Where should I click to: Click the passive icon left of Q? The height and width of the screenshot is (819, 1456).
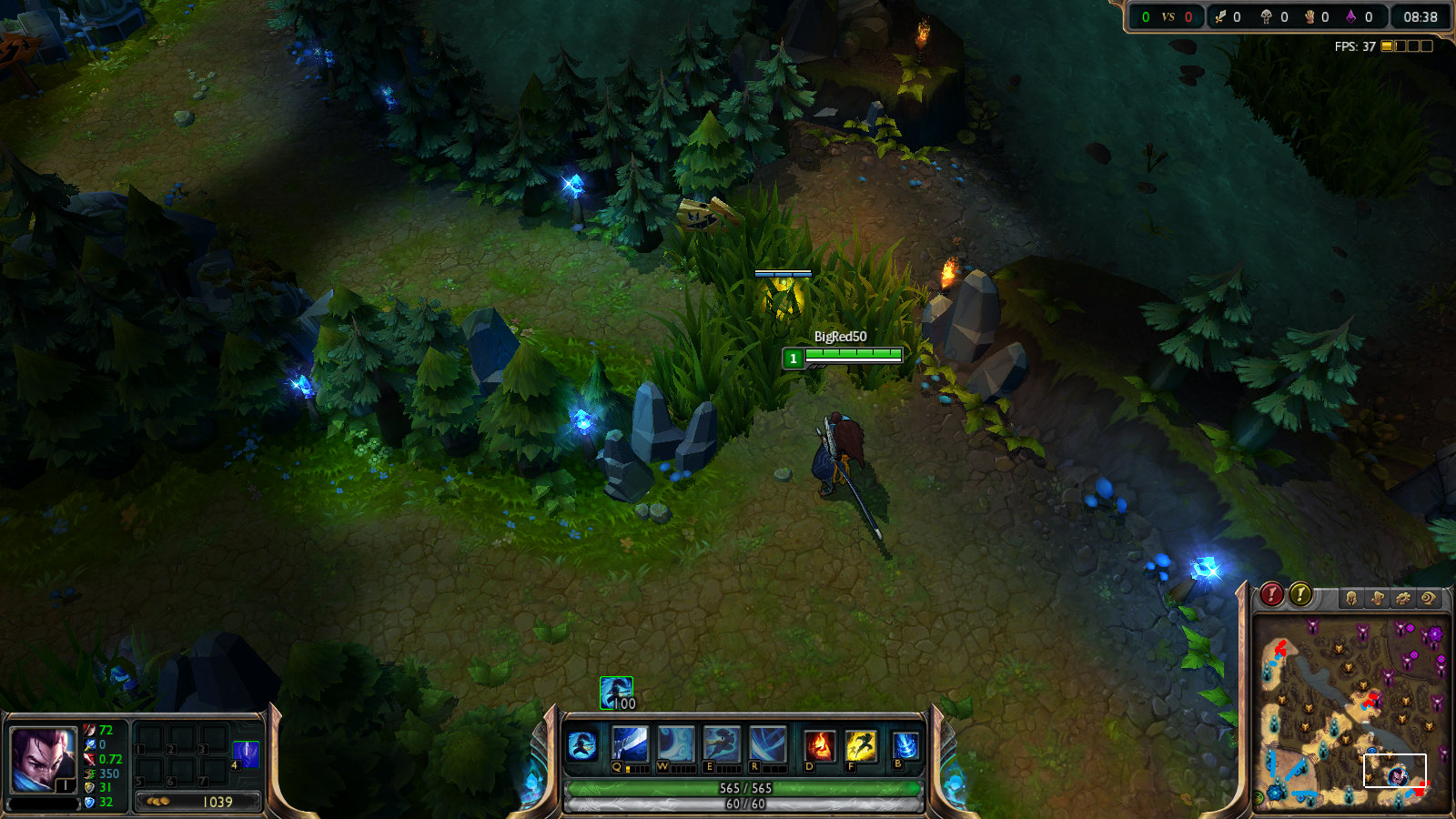tap(582, 743)
